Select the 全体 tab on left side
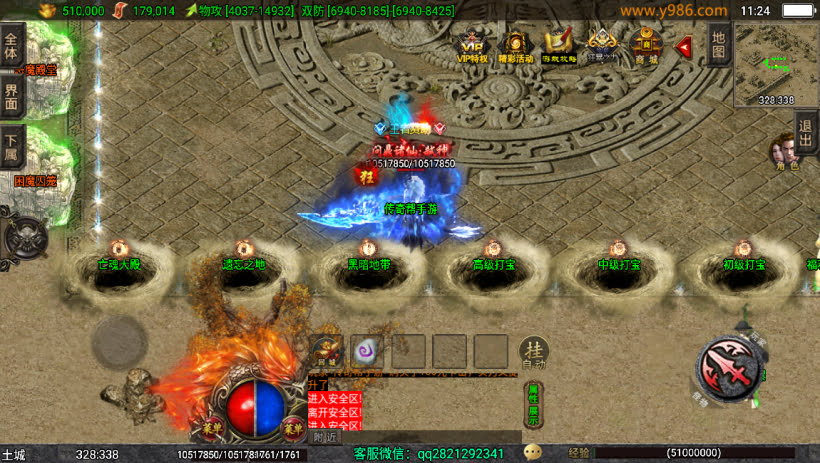The height and width of the screenshot is (463, 820). [x=11, y=47]
